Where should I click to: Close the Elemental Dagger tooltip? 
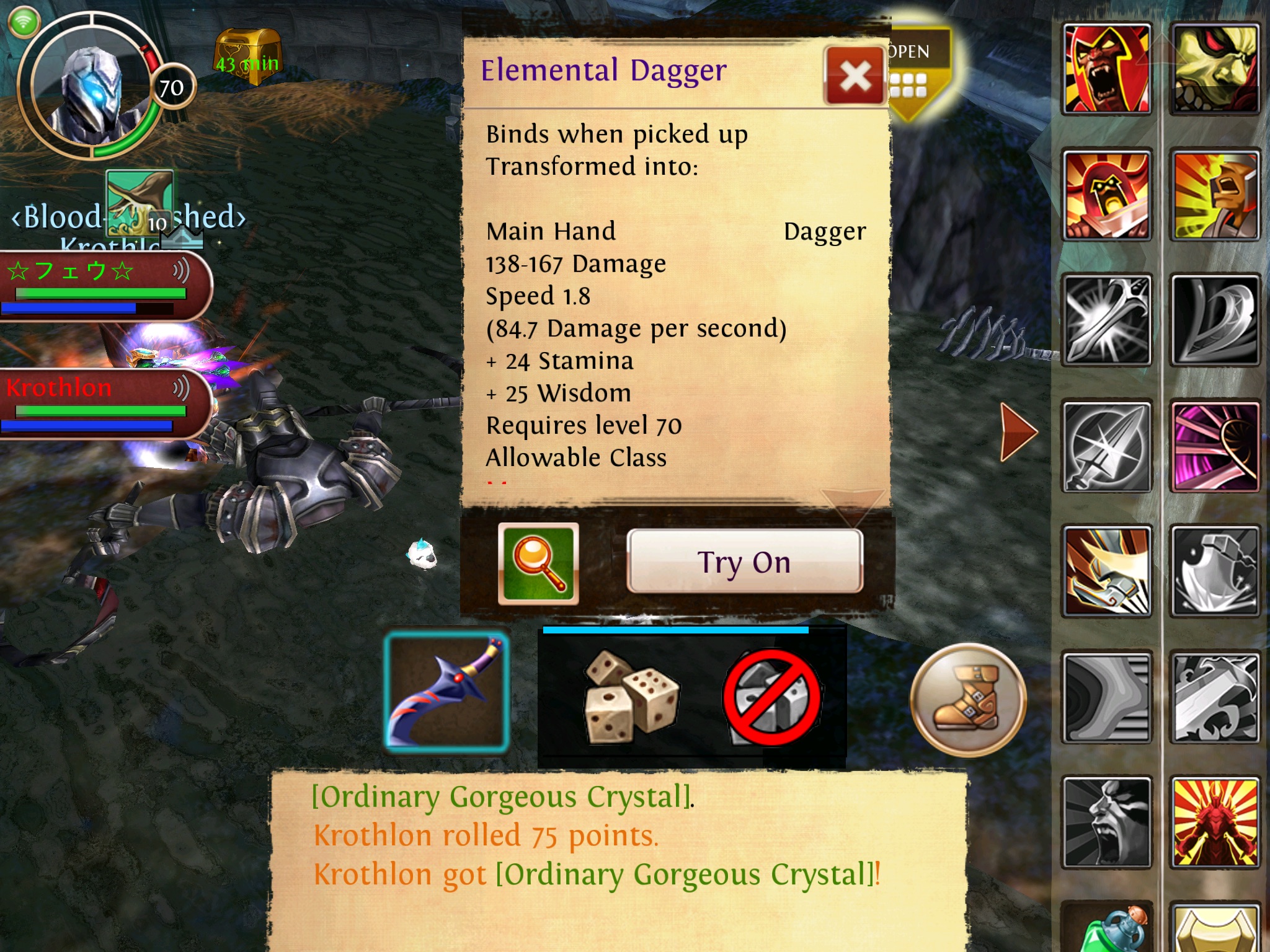click(855, 76)
